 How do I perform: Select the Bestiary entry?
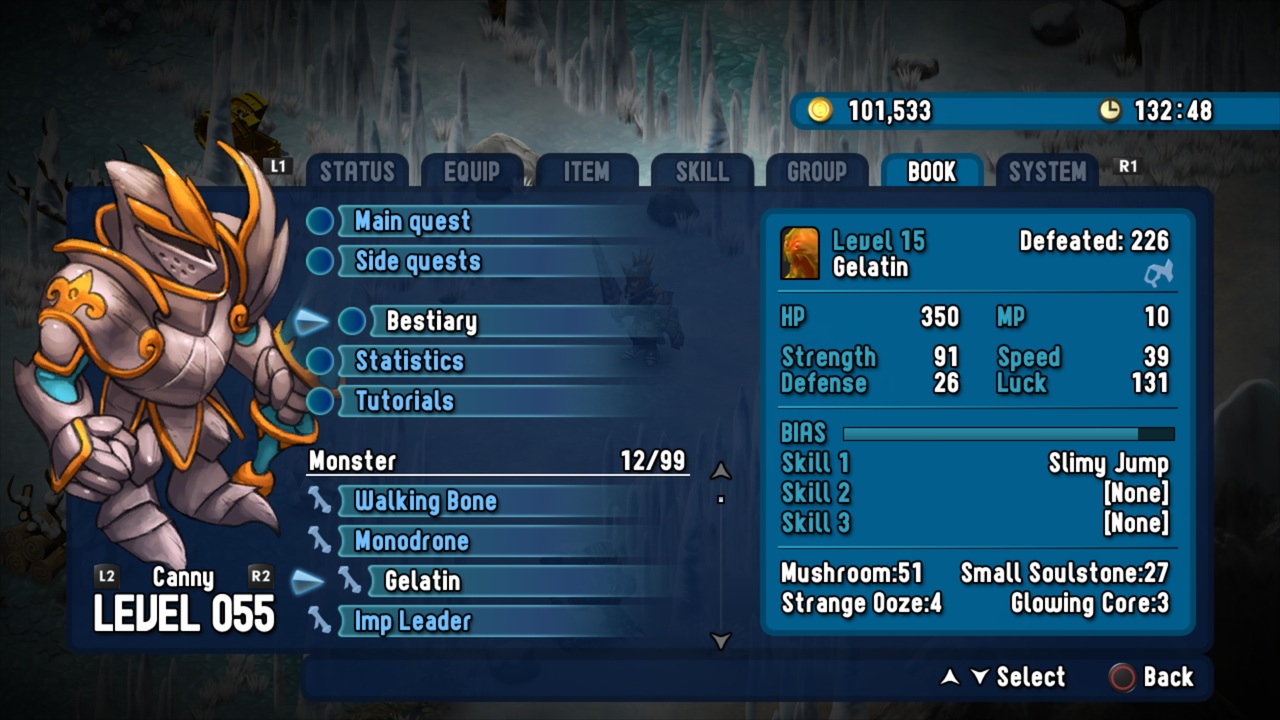tap(431, 321)
